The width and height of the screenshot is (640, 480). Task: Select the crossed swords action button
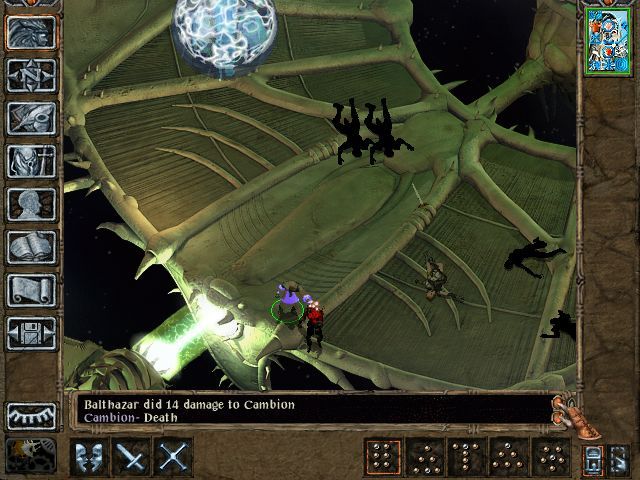pyautogui.click(x=174, y=458)
